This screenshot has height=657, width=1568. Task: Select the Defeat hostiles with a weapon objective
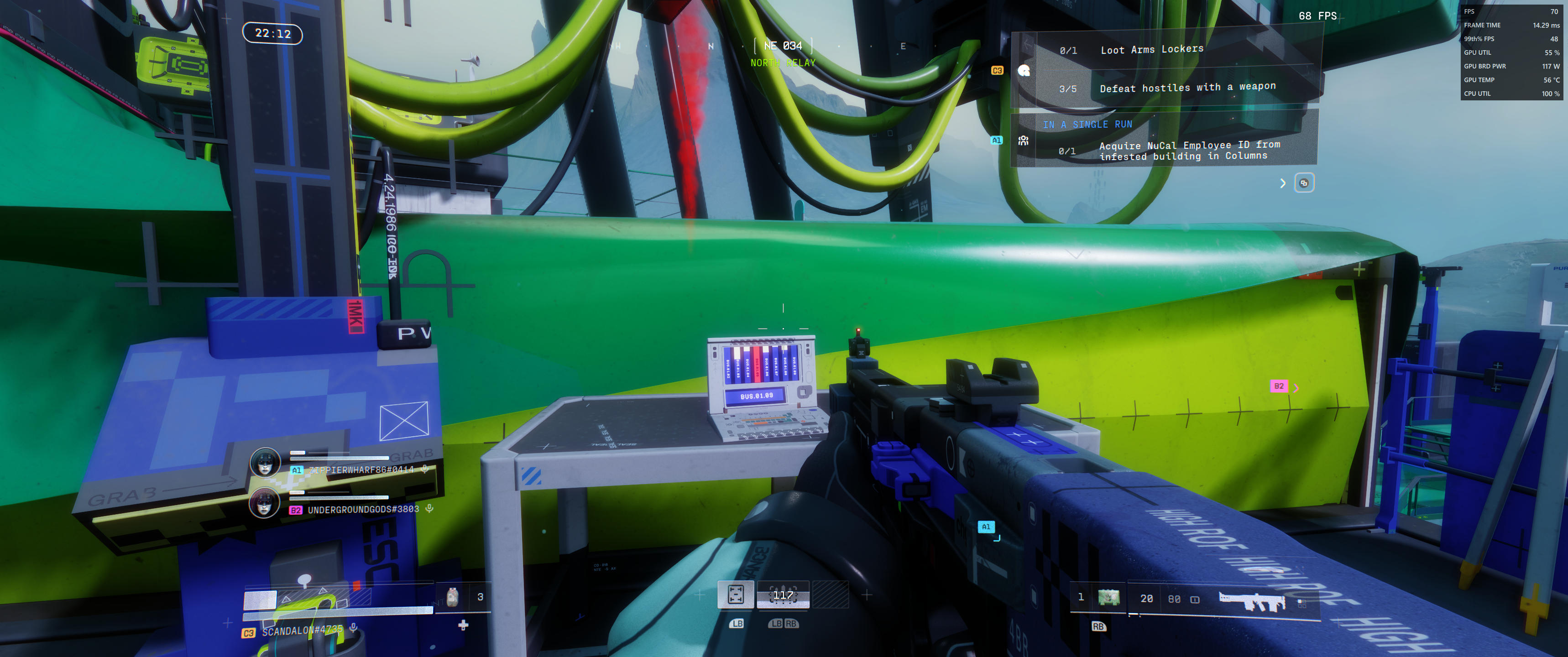pyautogui.click(x=1187, y=88)
